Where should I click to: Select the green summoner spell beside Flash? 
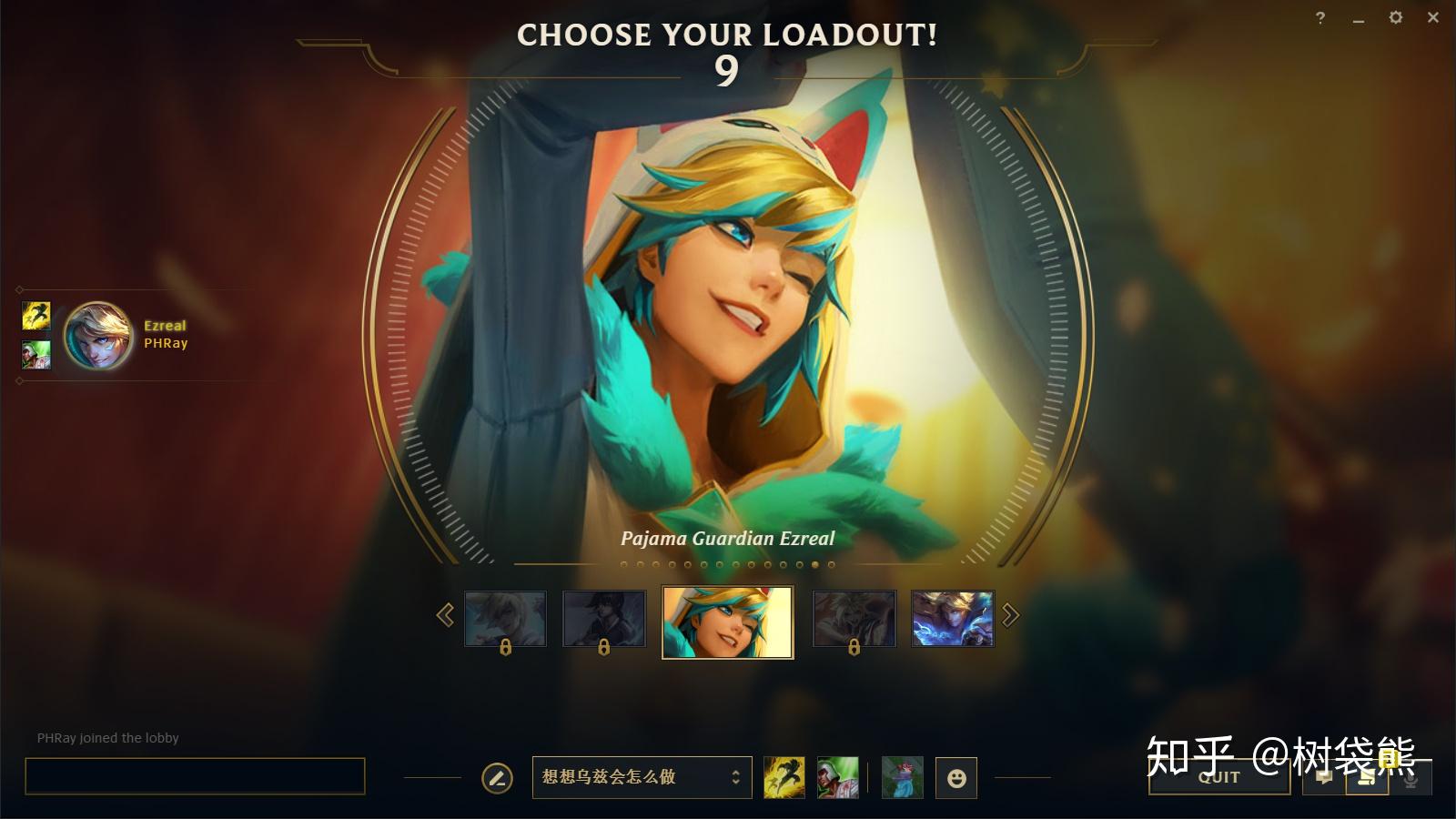837,778
